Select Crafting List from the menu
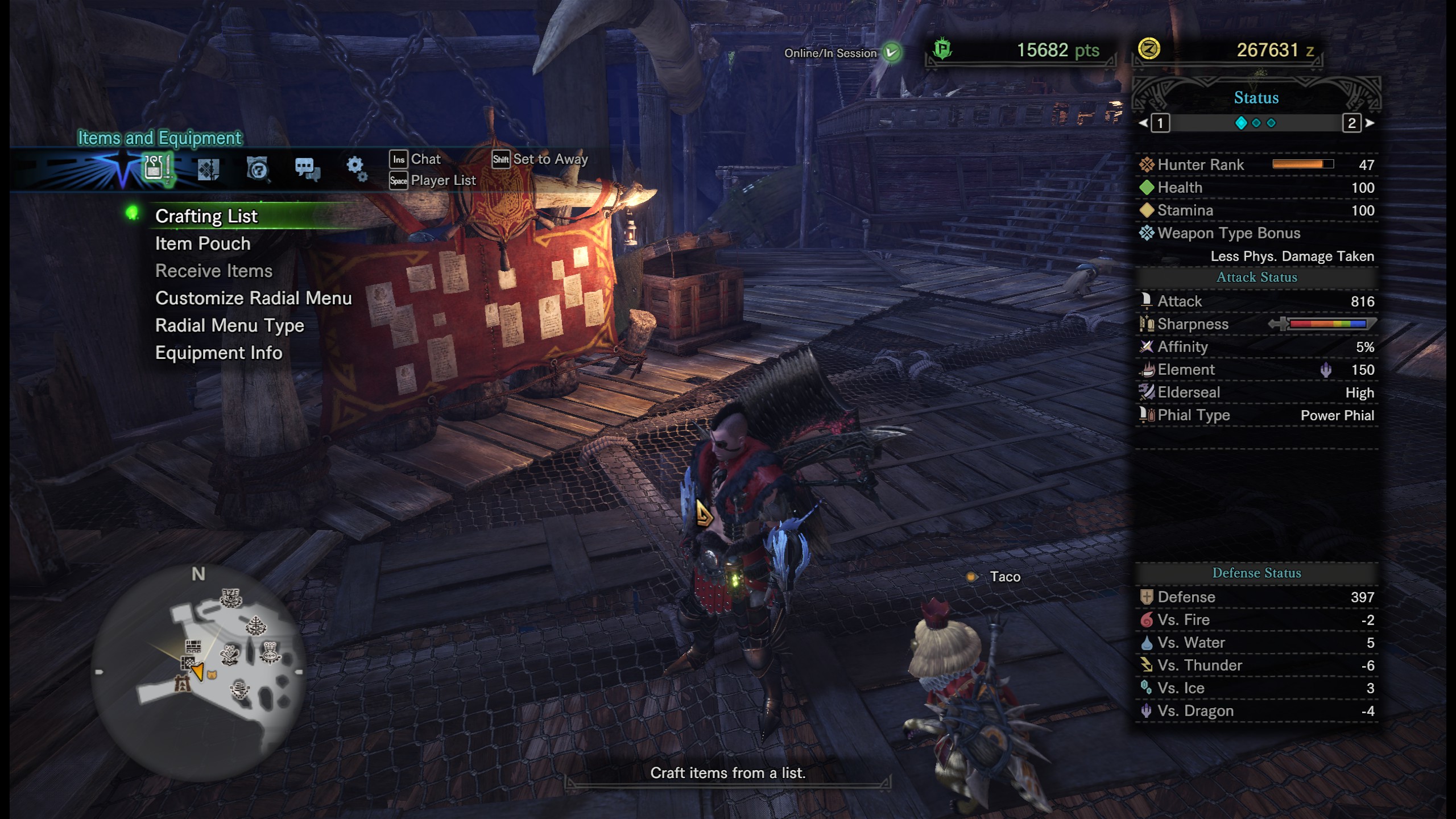 click(x=208, y=216)
